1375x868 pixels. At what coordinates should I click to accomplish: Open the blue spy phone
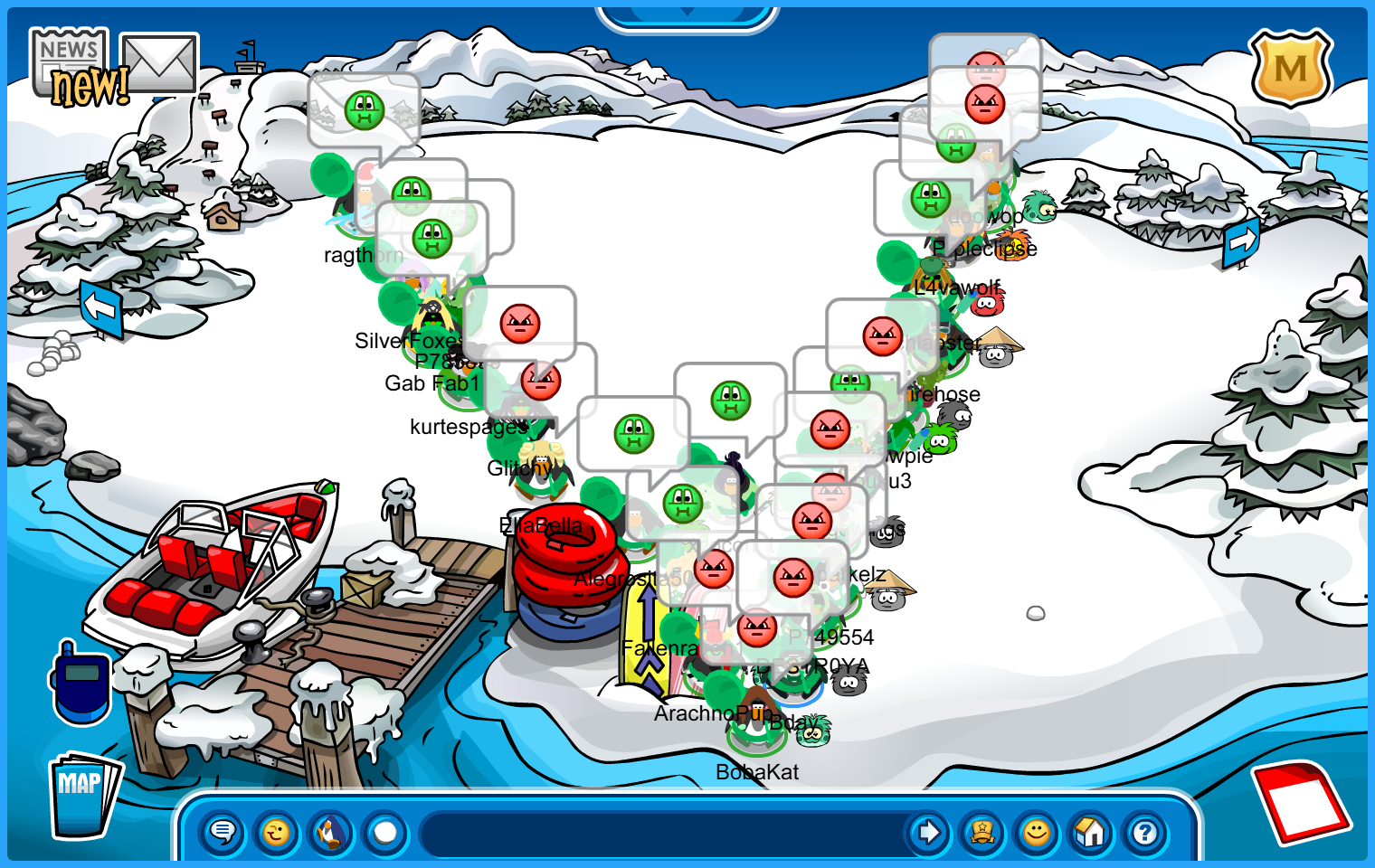click(x=81, y=683)
